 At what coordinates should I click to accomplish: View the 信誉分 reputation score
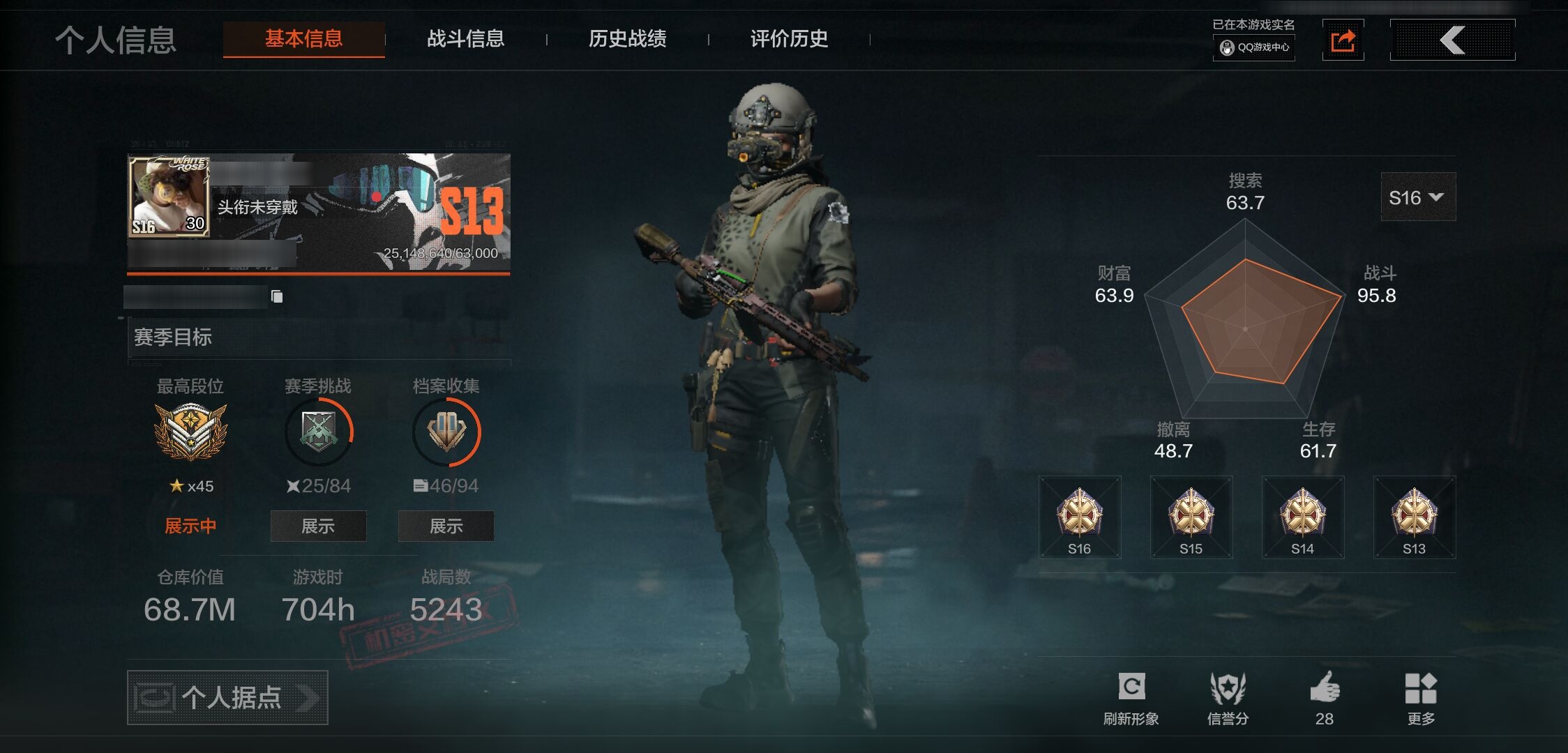tap(1228, 698)
